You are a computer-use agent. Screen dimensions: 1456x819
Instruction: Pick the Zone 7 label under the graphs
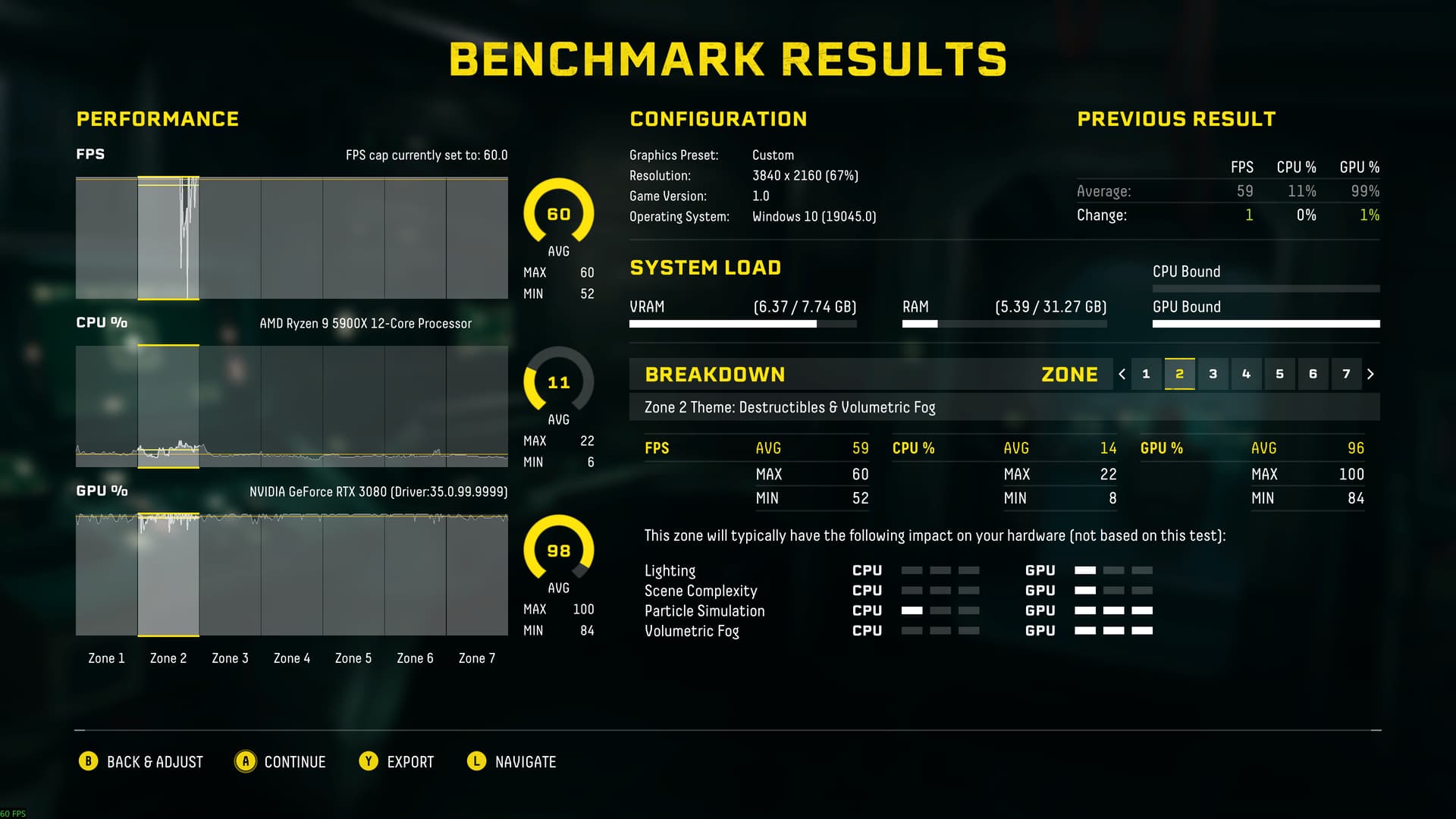click(x=477, y=658)
